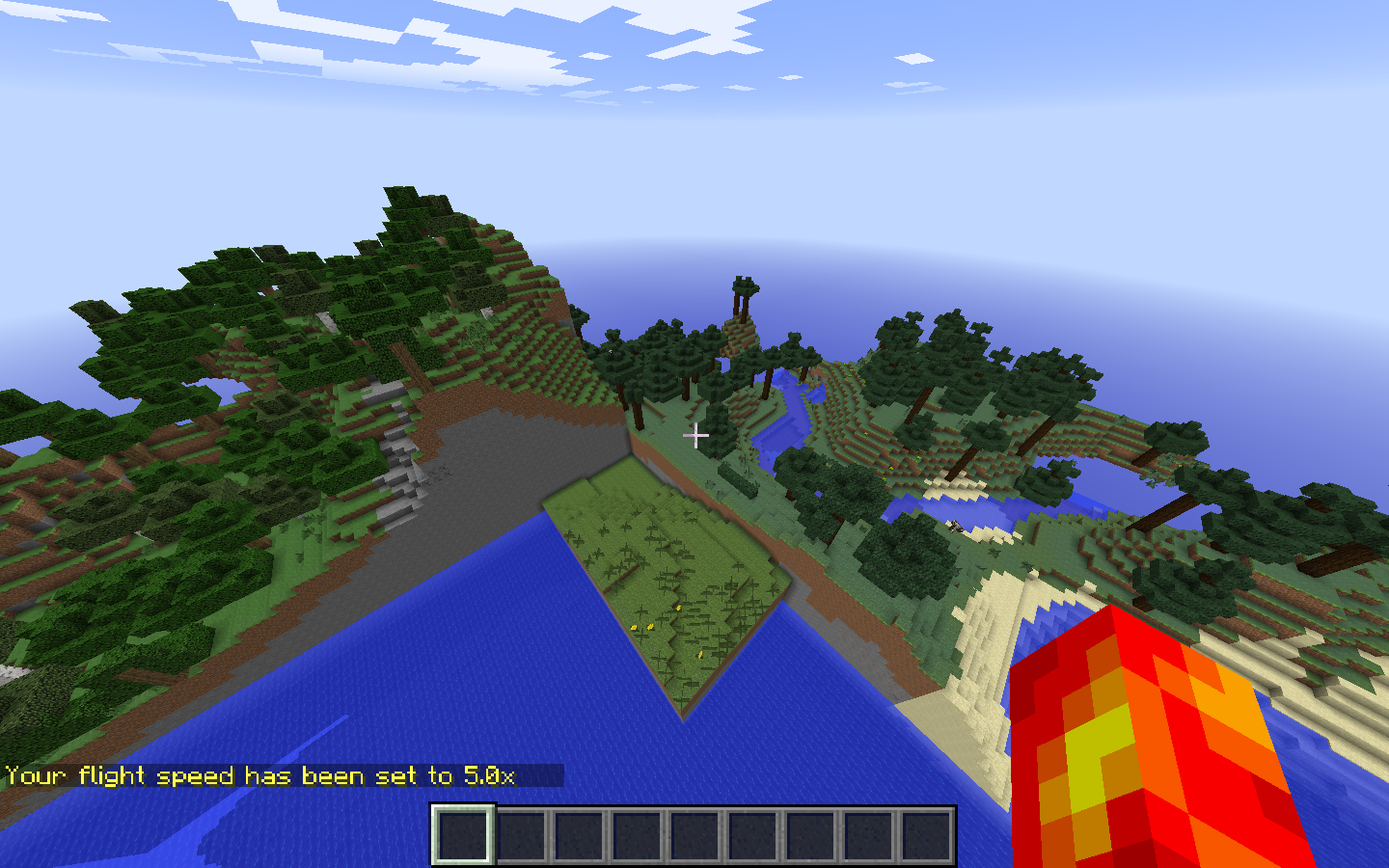
Task: Select the second hotbar slot
Action: [520, 835]
